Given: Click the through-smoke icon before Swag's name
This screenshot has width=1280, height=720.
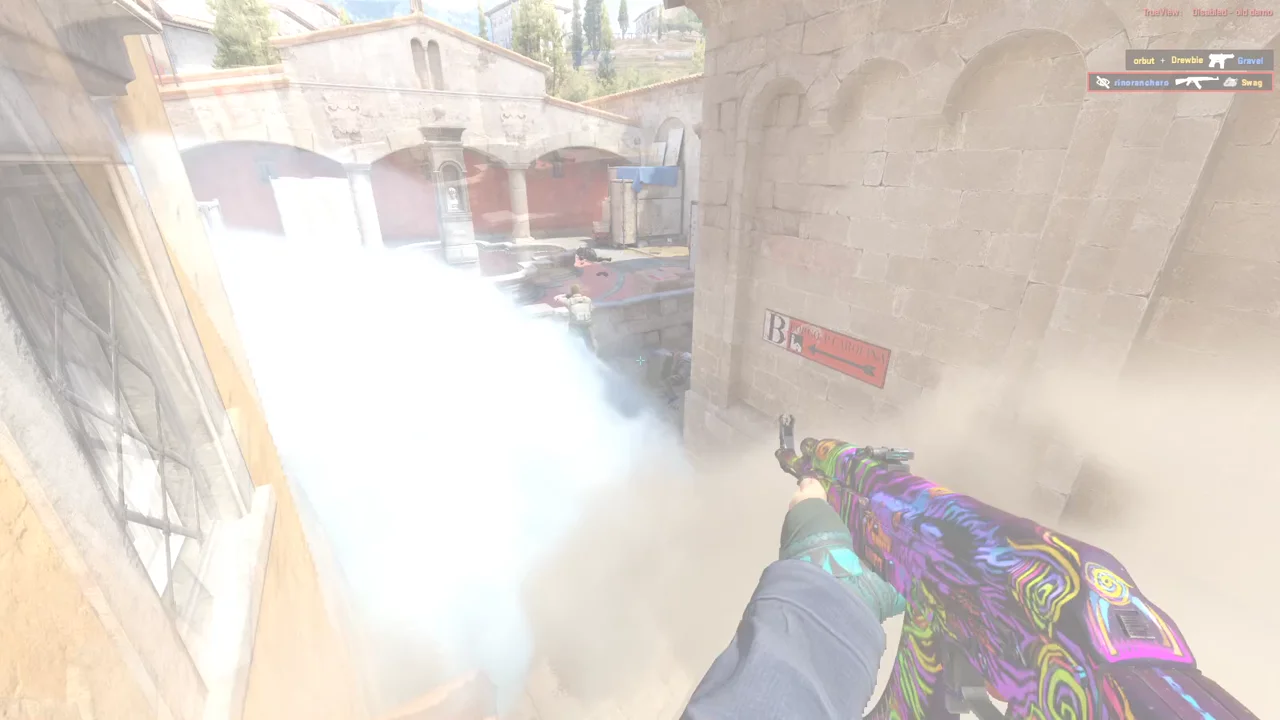Looking at the screenshot, I should coord(1229,83).
